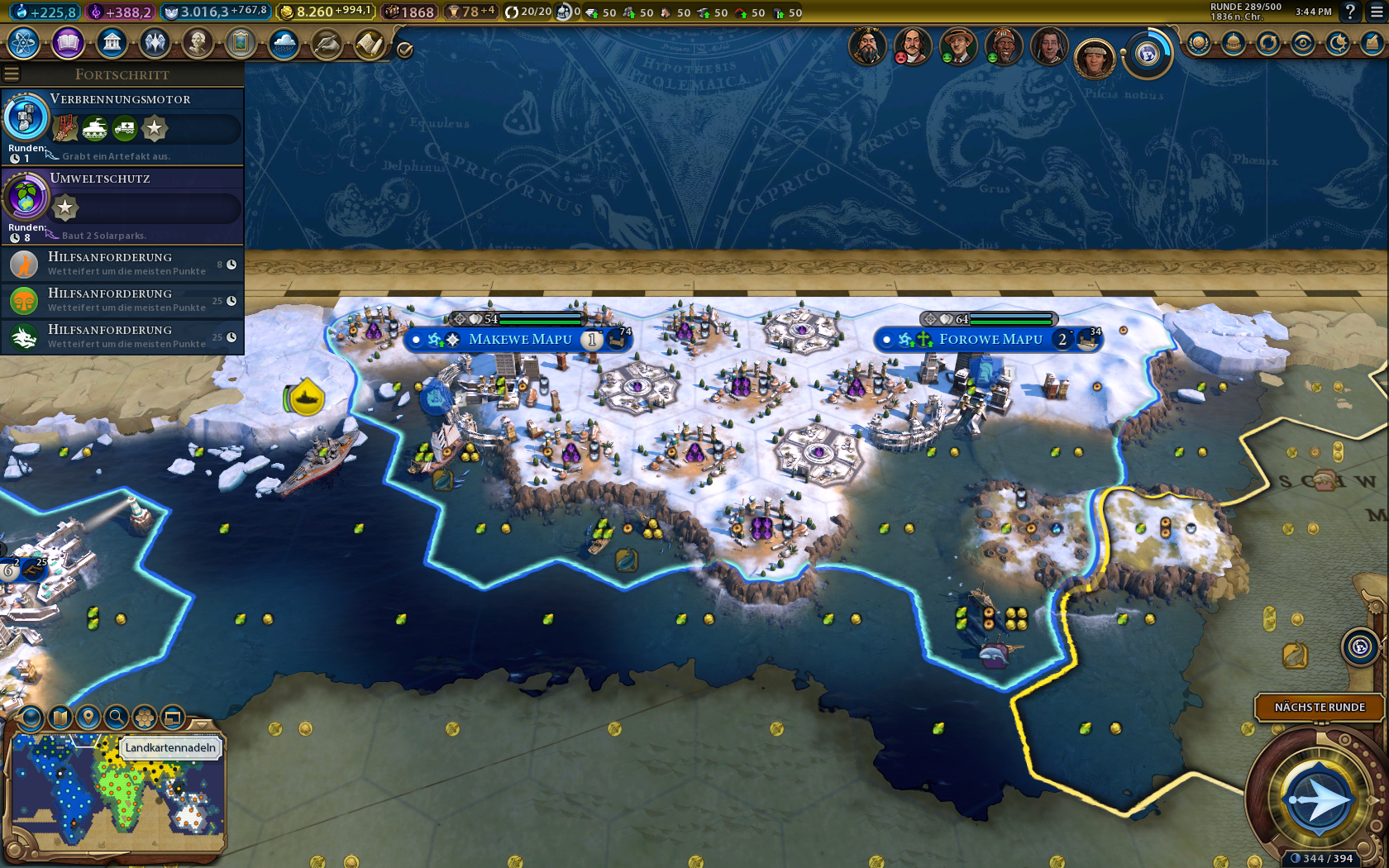Open the map pins (Landkartennadeln) button
This screenshot has height=868, width=1389.
coord(88,717)
